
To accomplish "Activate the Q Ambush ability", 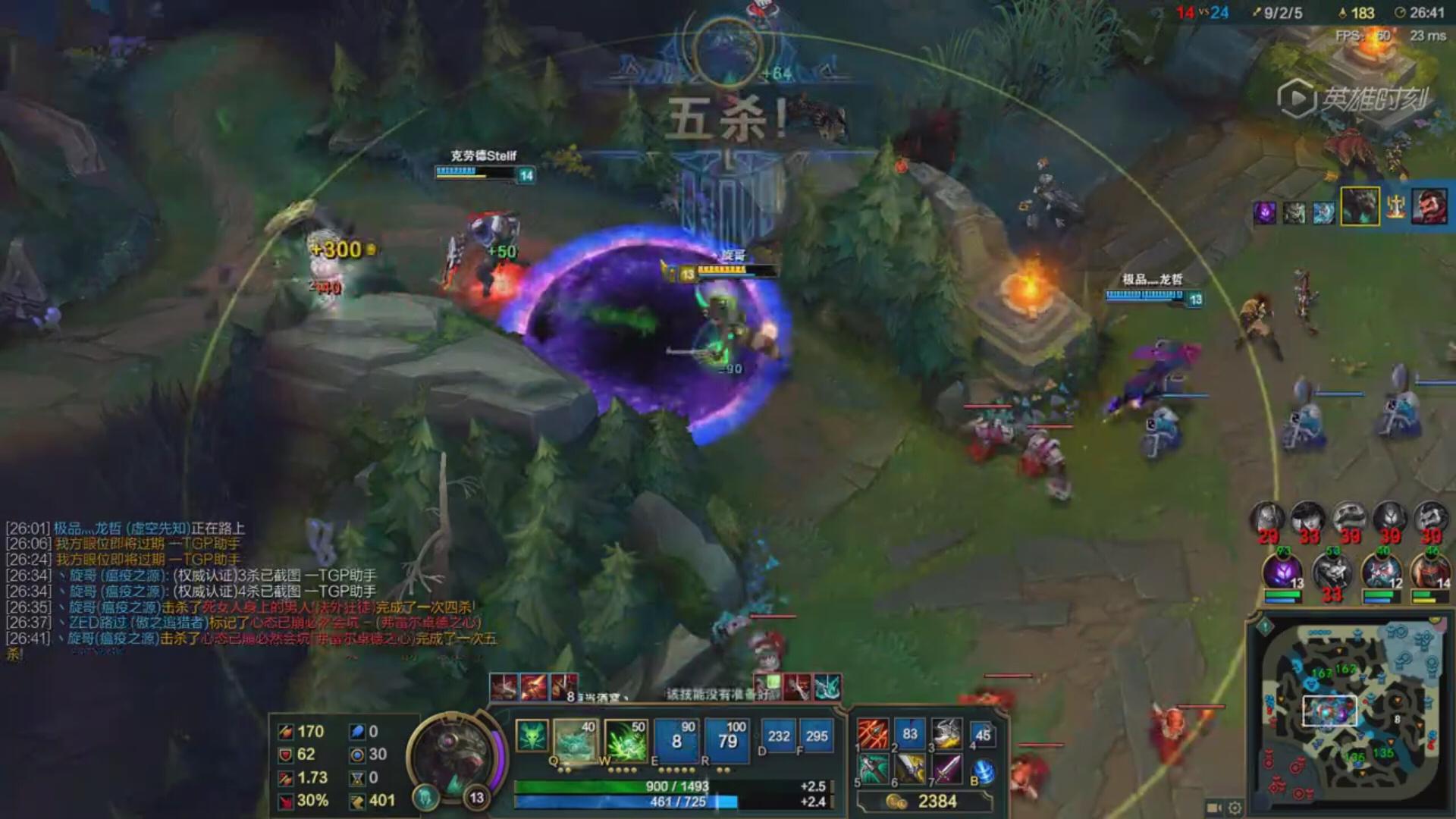I will click(575, 738).
